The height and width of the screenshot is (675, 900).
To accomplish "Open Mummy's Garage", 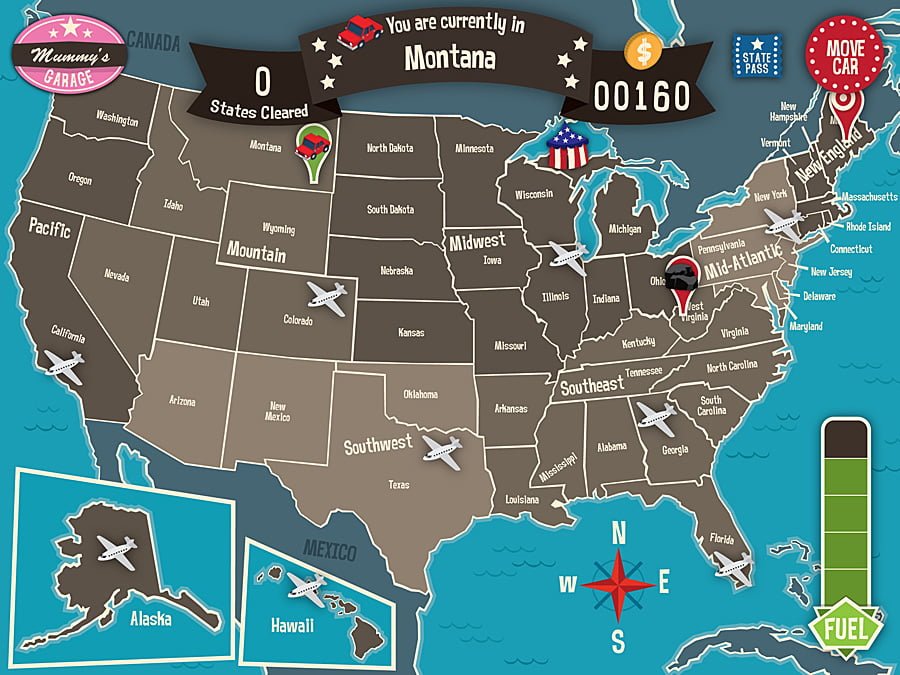I will click(68, 49).
